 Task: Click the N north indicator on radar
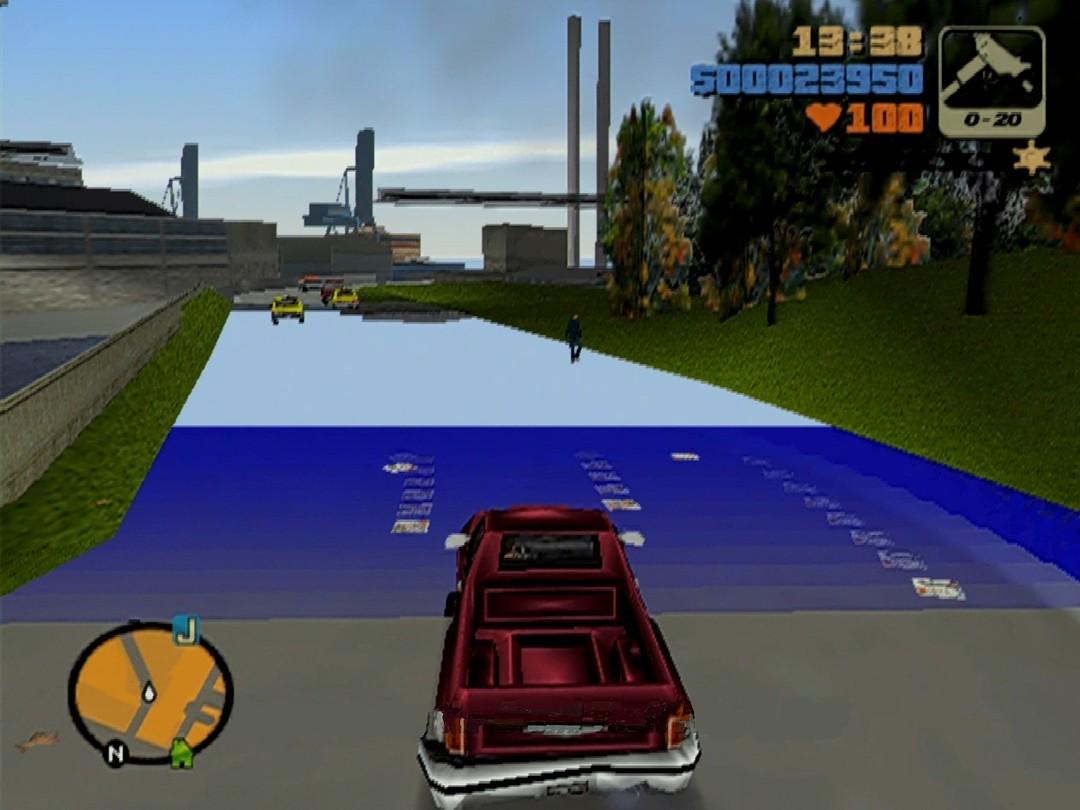coord(115,753)
